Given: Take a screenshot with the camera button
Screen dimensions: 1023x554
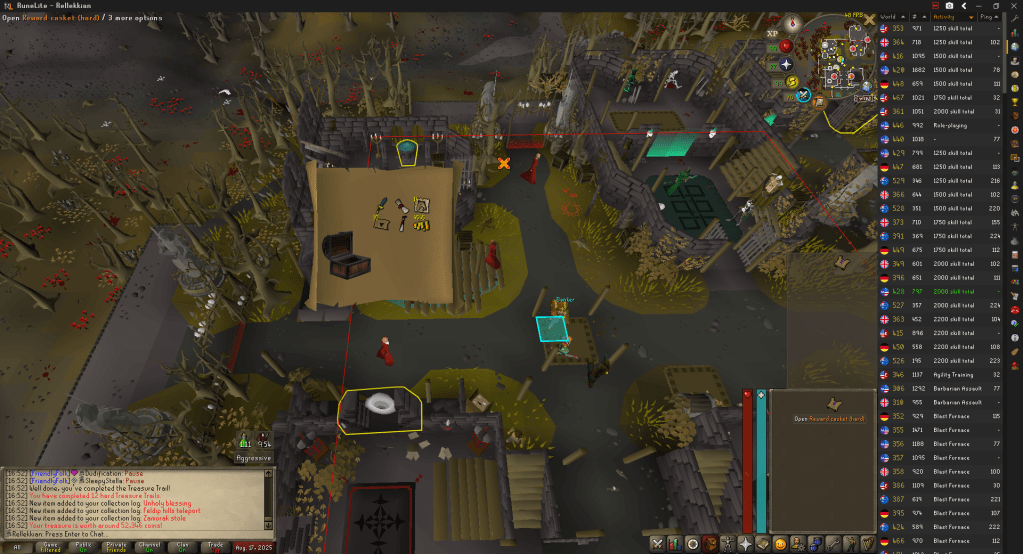Looking at the screenshot, I should pos(948,5).
